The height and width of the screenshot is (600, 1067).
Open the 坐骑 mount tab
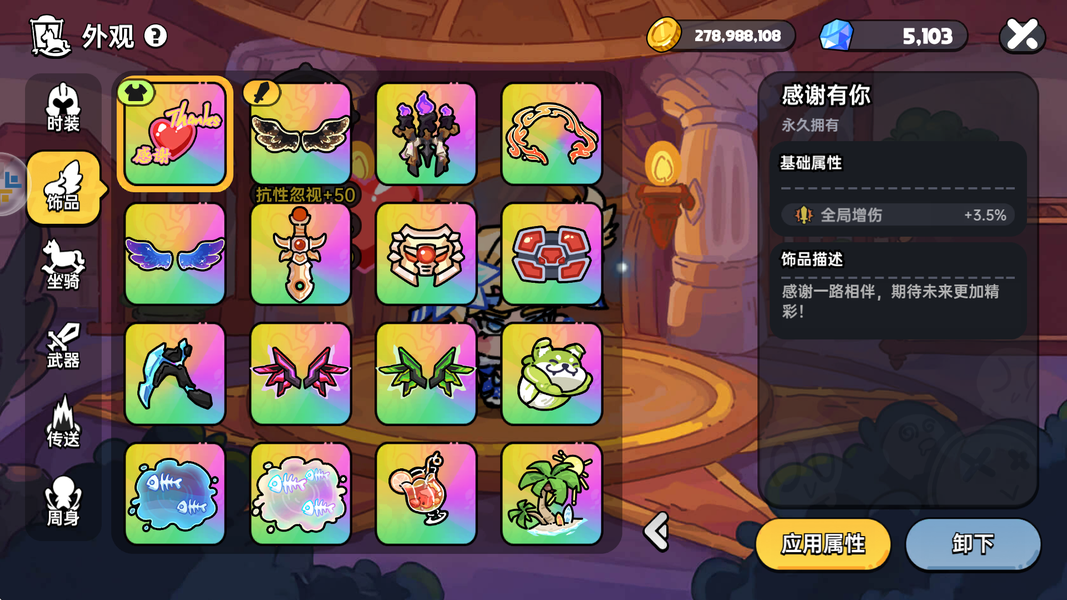click(x=63, y=265)
